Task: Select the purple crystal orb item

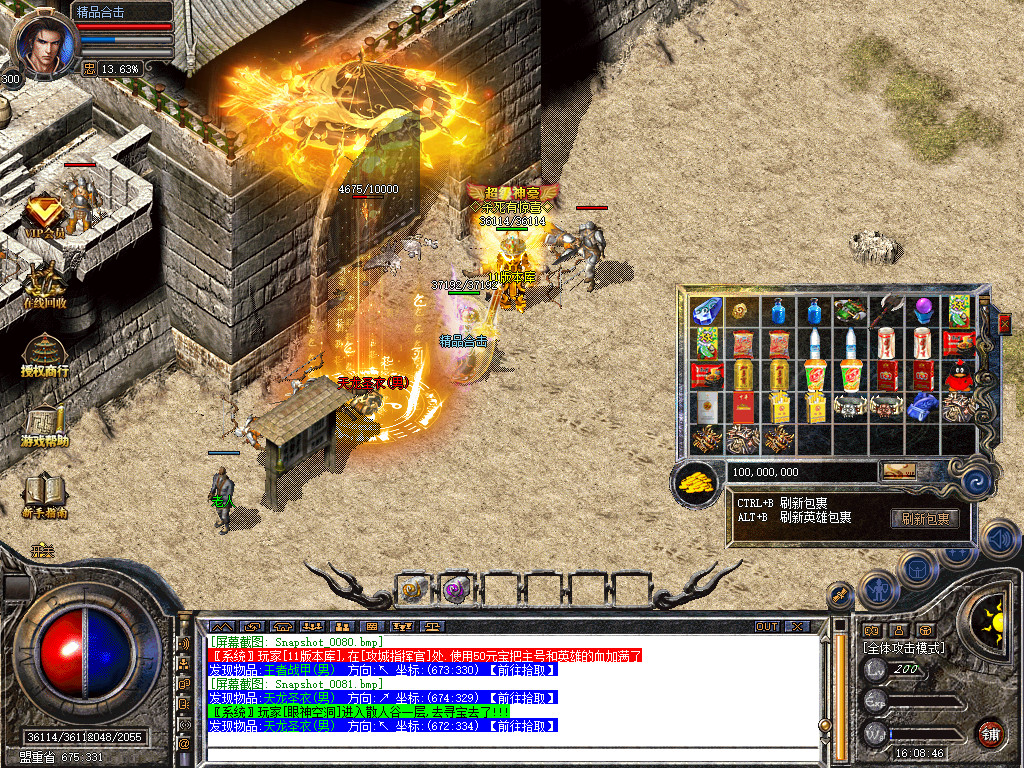Action: [922, 311]
